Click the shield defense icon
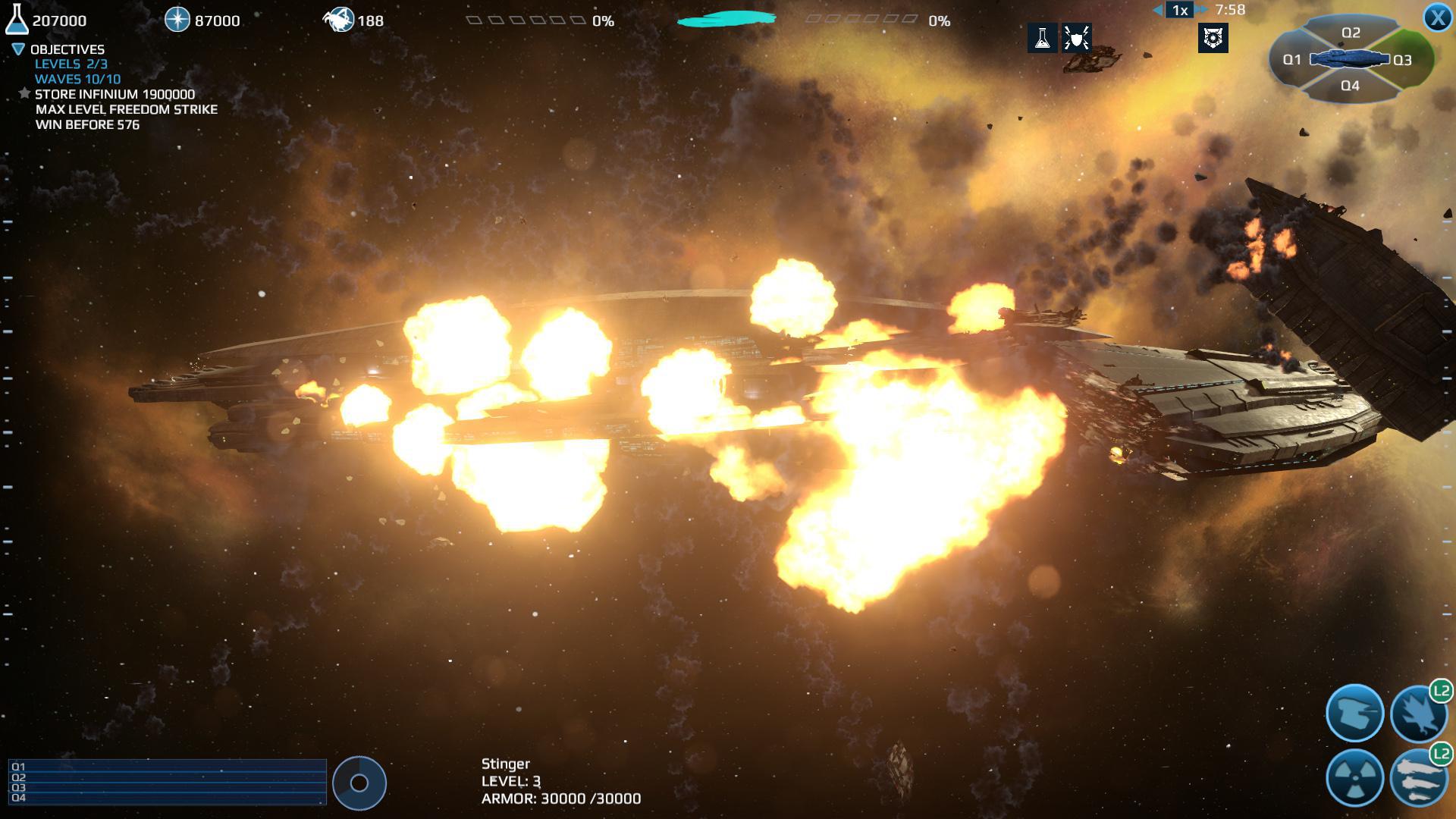The height and width of the screenshot is (819, 1456). (x=1078, y=39)
